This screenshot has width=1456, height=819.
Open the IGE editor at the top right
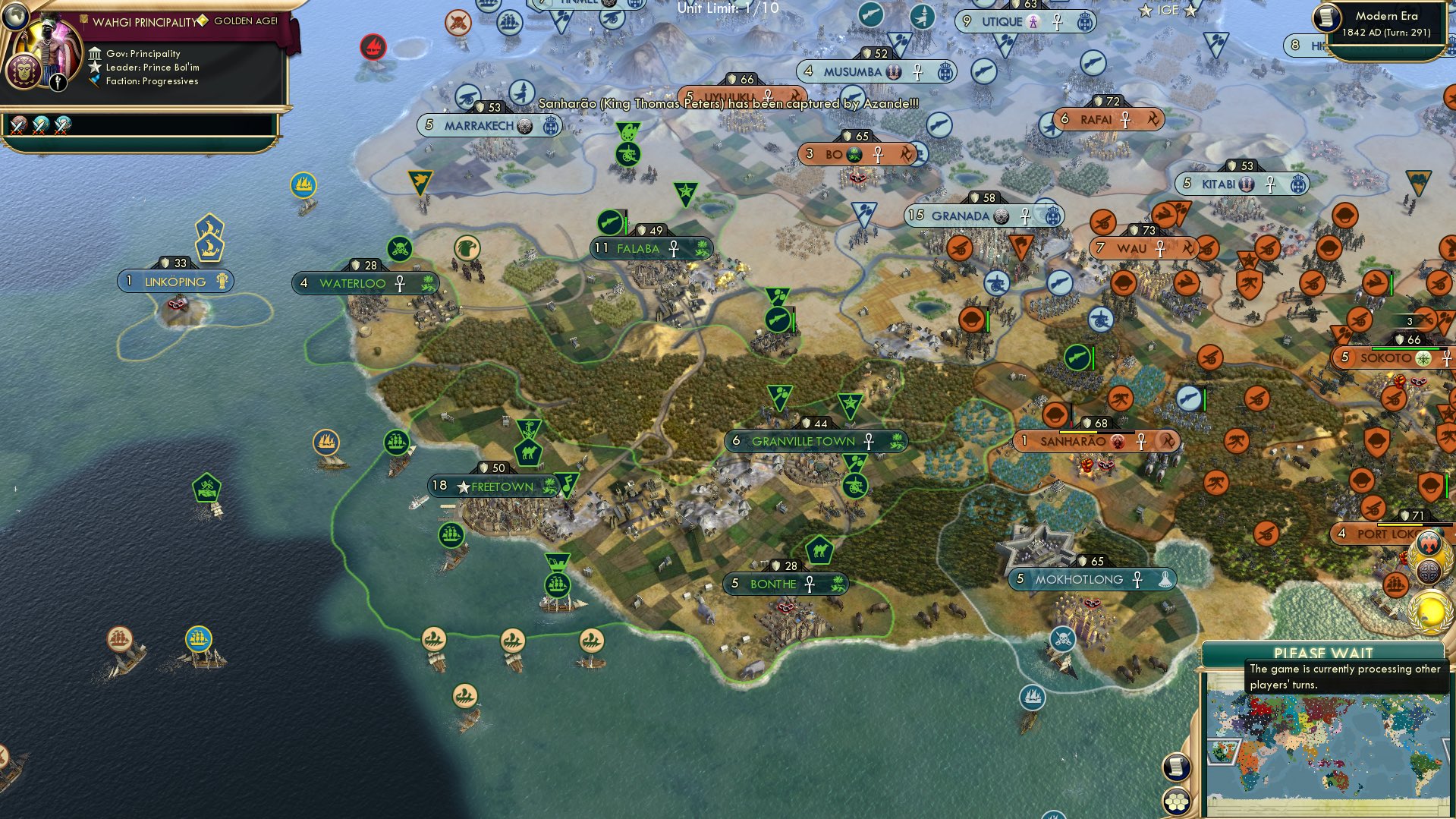click(1166, 10)
